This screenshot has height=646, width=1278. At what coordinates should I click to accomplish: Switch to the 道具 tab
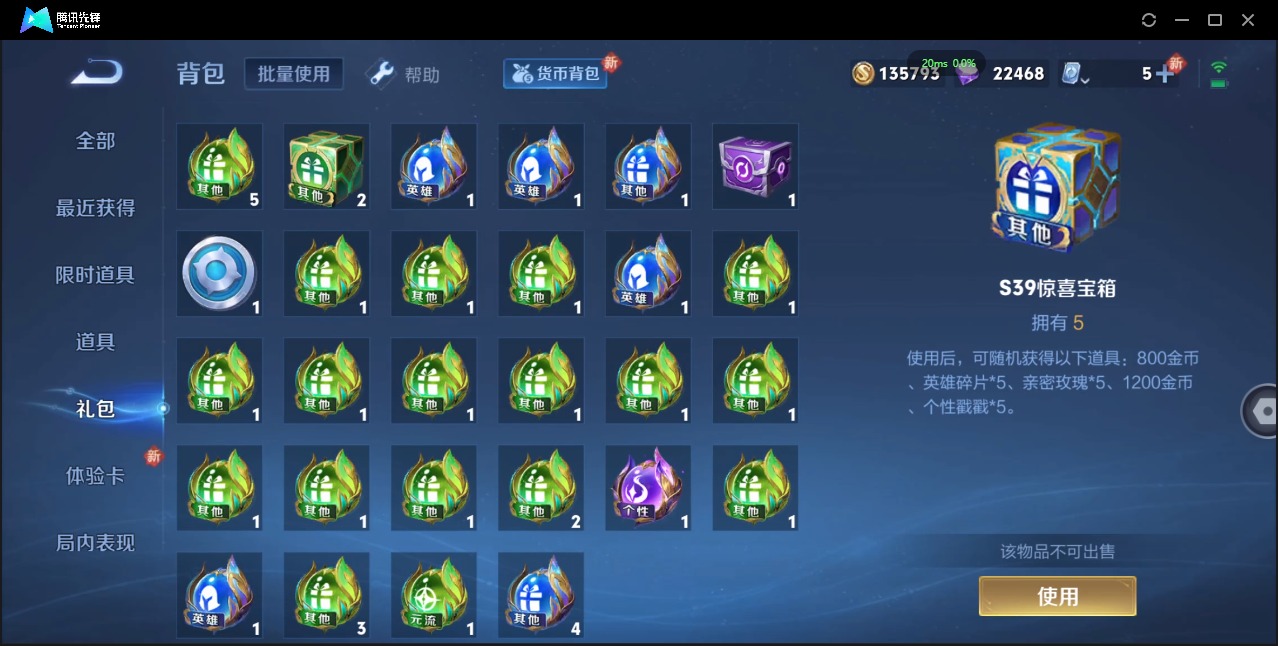click(x=96, y=342)
